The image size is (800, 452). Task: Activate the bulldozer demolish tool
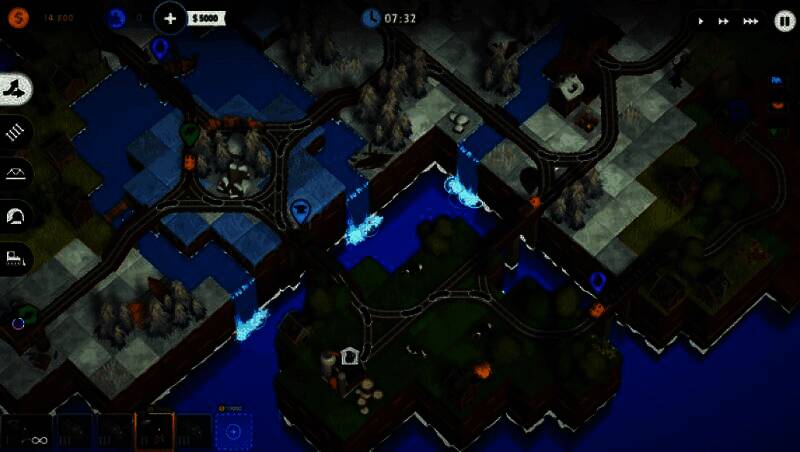pyautogui.click(x=18, y=257)
